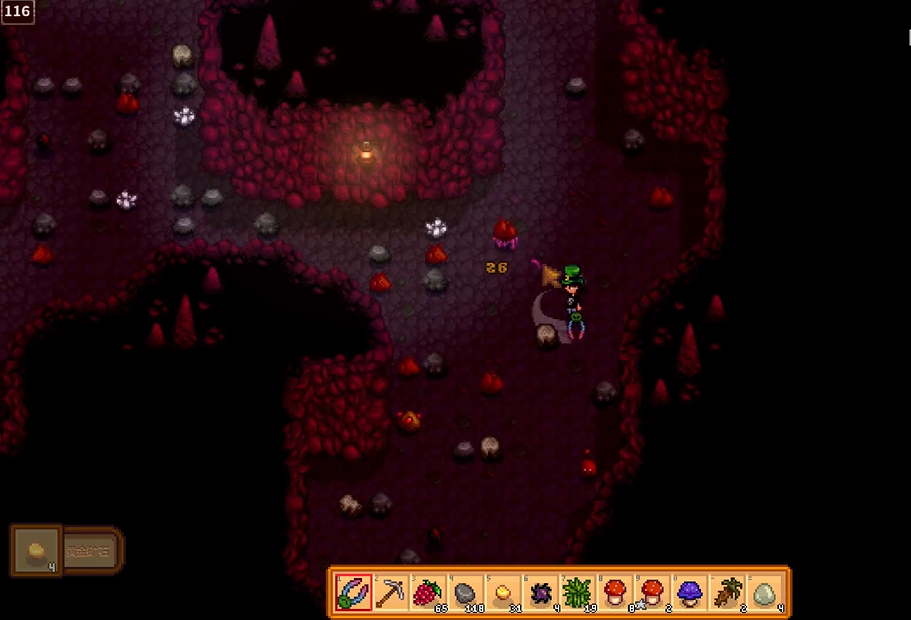The width and height of the screenshot is (911, 620).
Task: Select the red mushroom stack of 2
Action: (x=651, y=592)
